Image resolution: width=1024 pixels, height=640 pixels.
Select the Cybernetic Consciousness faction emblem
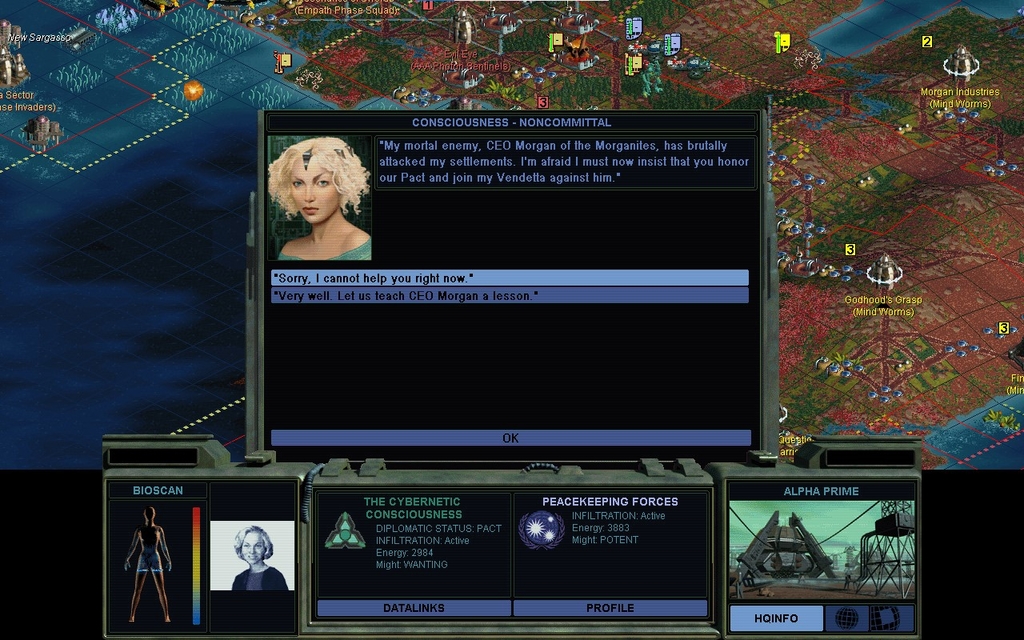point(344,530)
